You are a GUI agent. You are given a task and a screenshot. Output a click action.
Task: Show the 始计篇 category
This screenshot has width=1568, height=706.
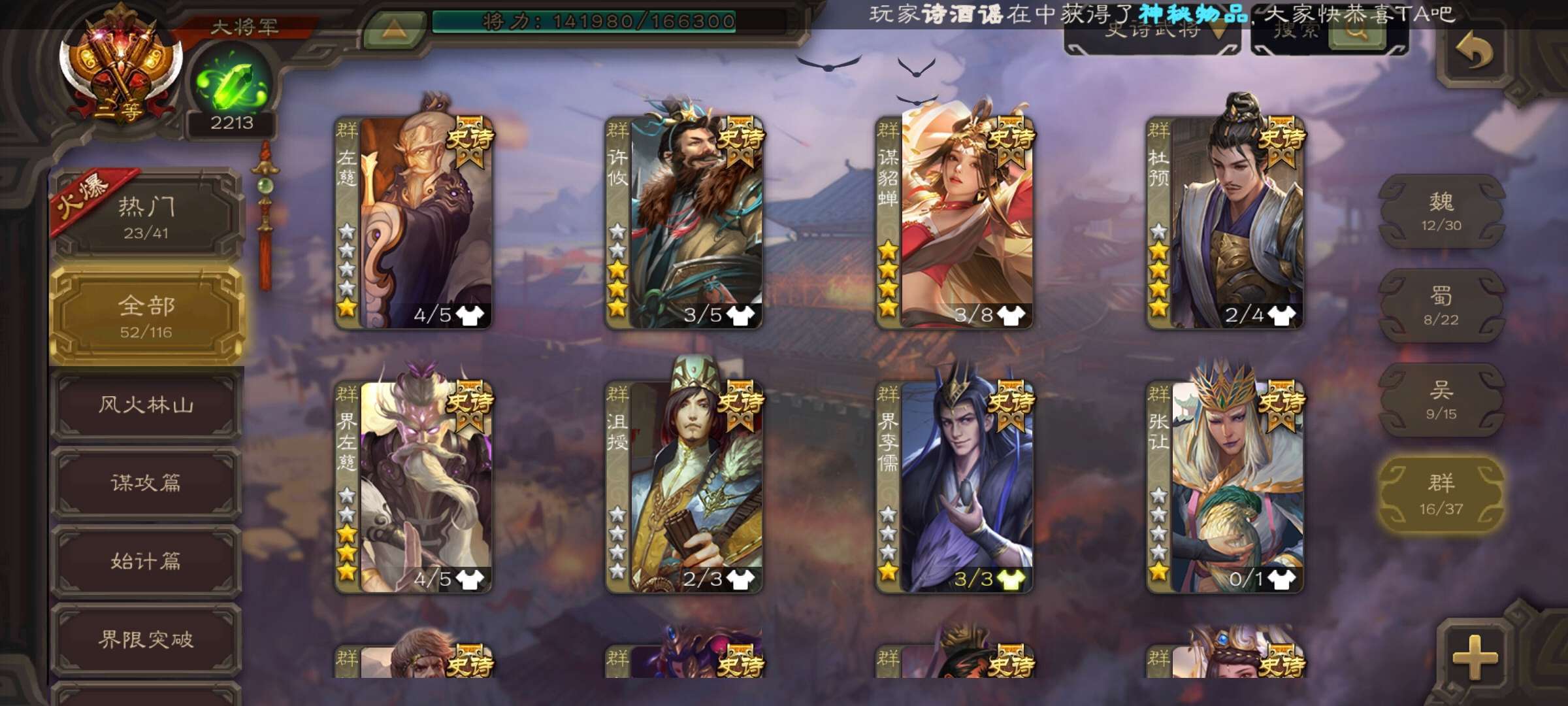coord(146,561)
